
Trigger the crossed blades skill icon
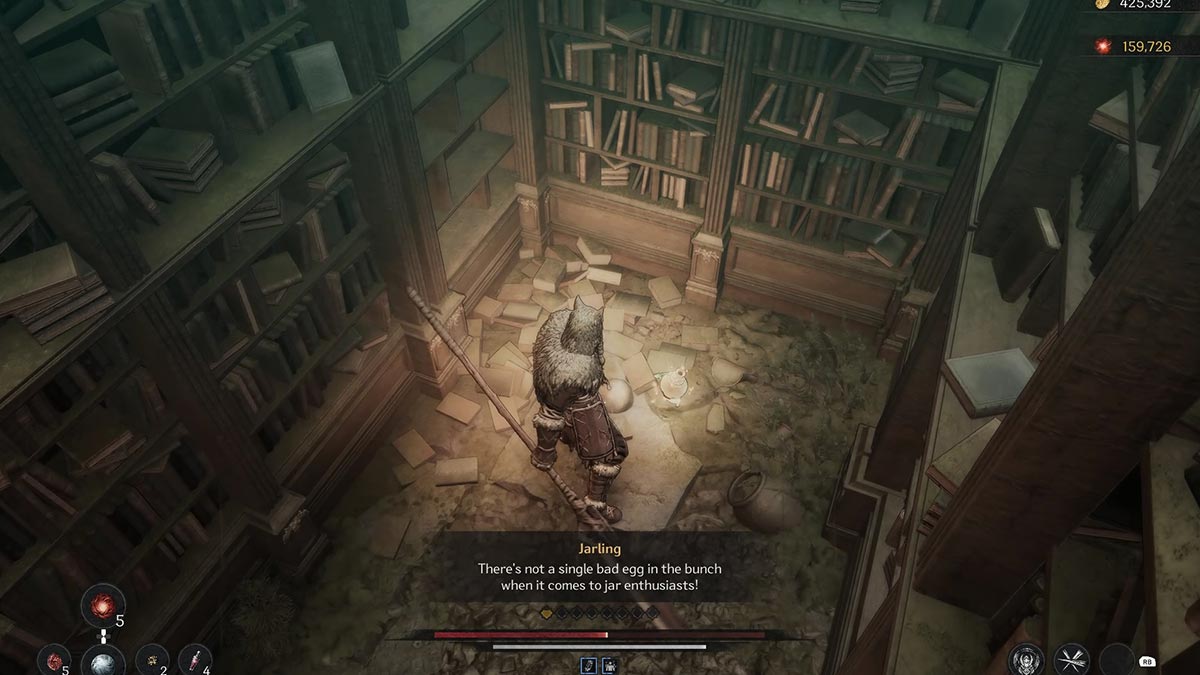[x=1072, y=660]
